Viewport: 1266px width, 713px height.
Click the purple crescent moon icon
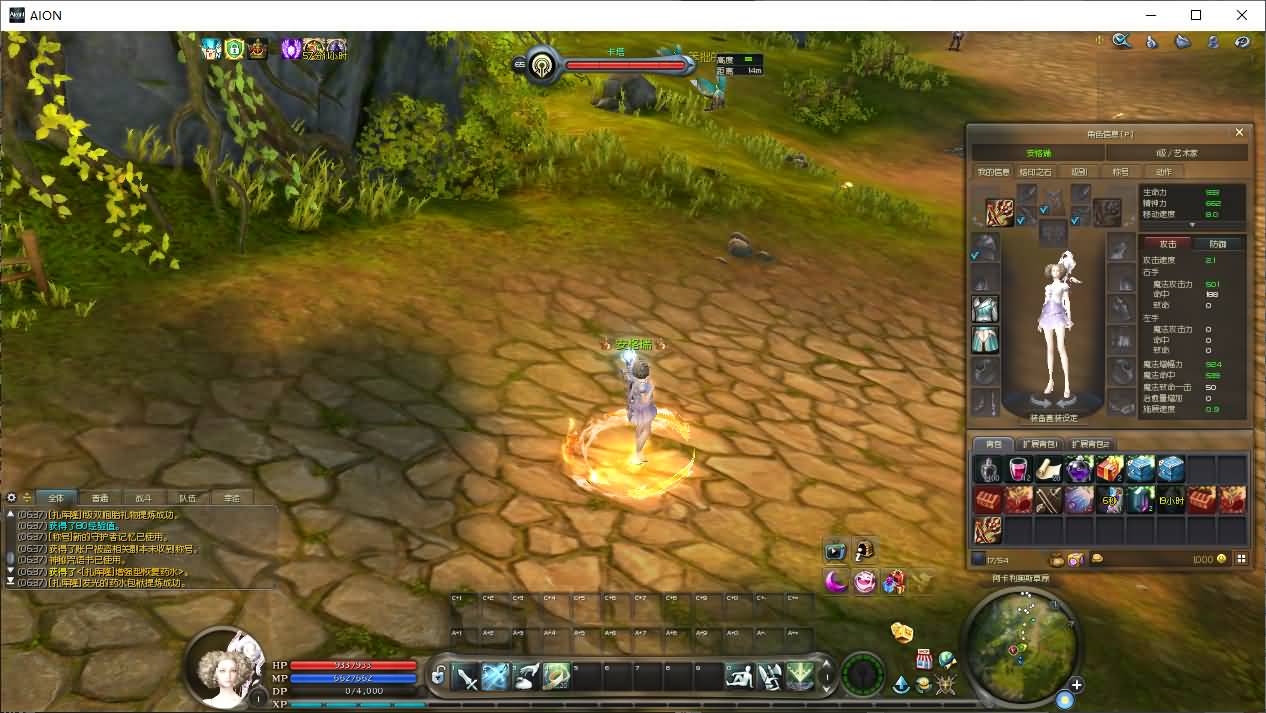(835, 580)
